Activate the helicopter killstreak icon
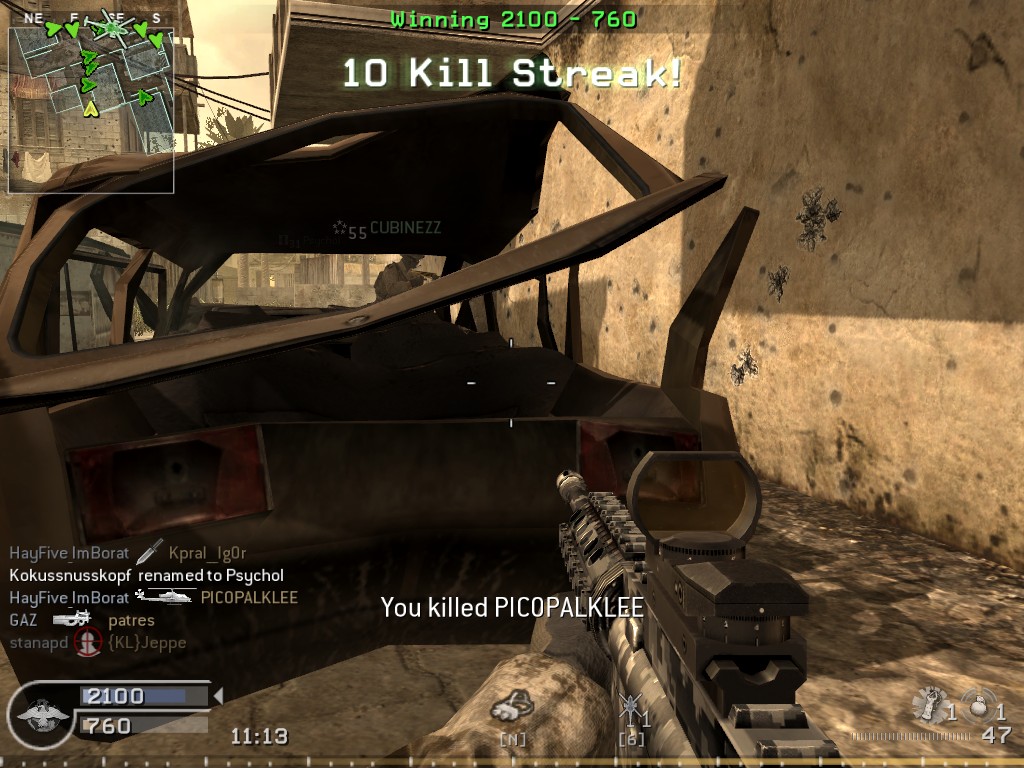 (x=629, y=712)
